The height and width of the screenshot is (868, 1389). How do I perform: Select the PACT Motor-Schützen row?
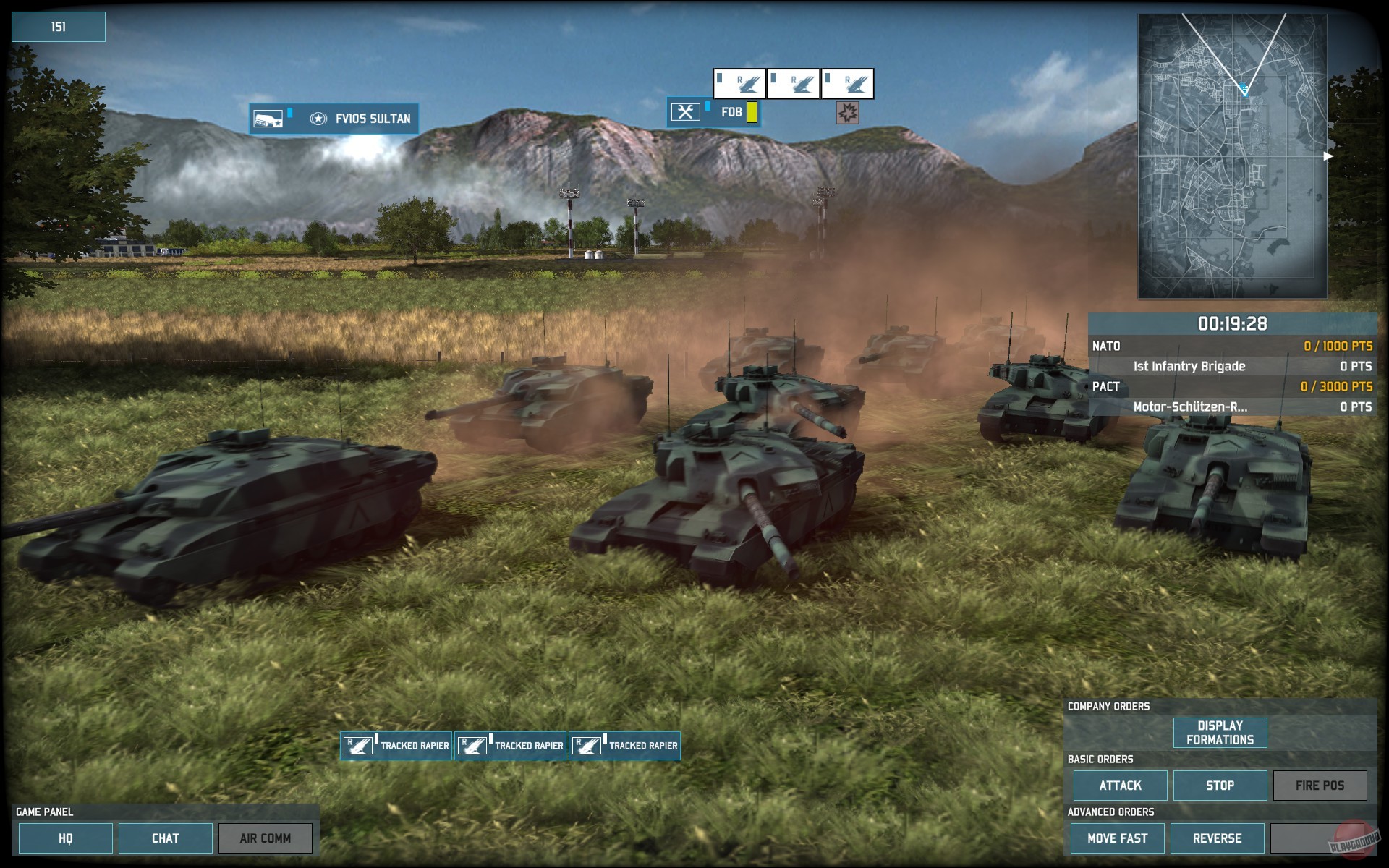tap(1232, 407)
